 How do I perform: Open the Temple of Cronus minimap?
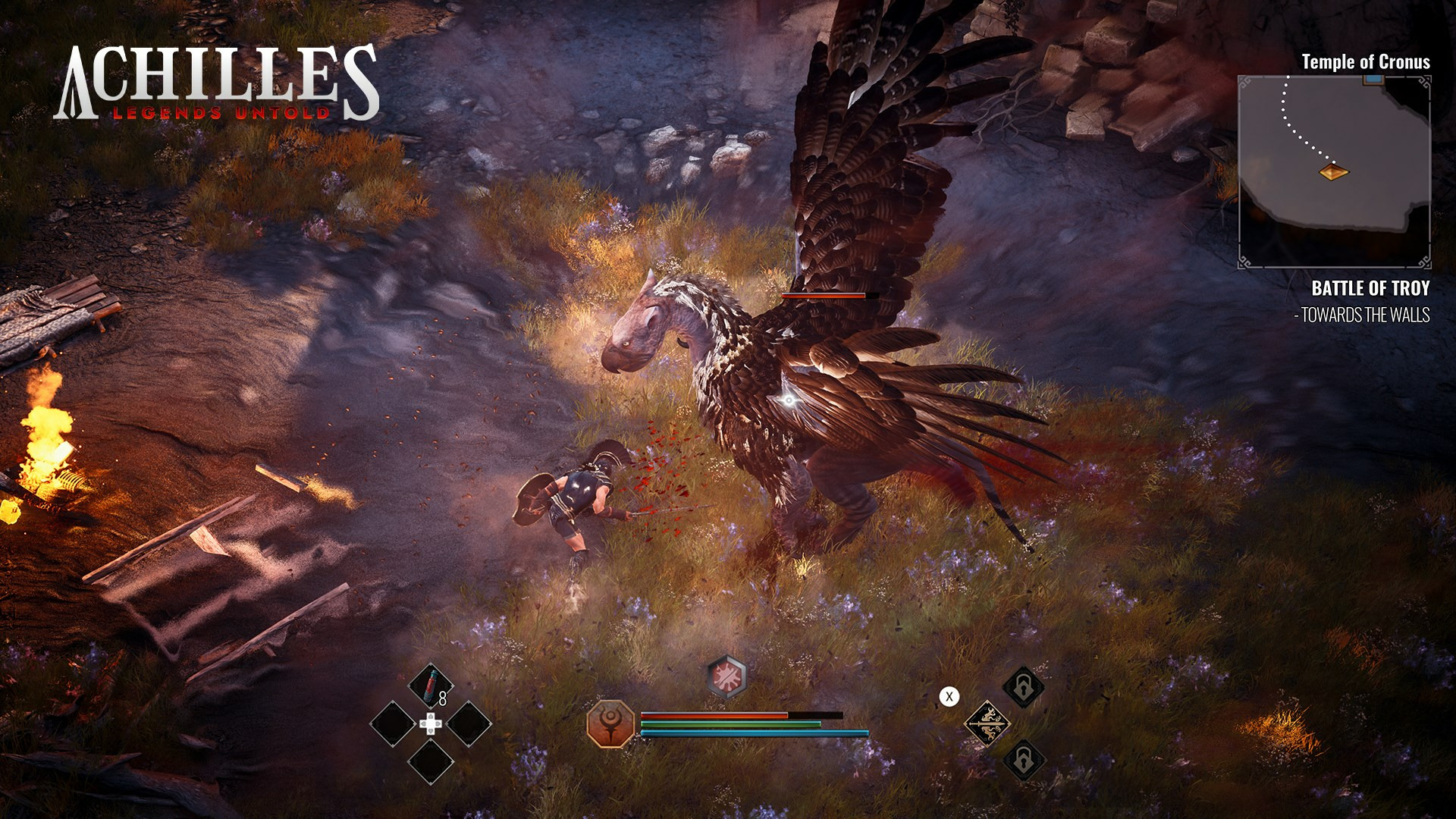[1334, 171]
